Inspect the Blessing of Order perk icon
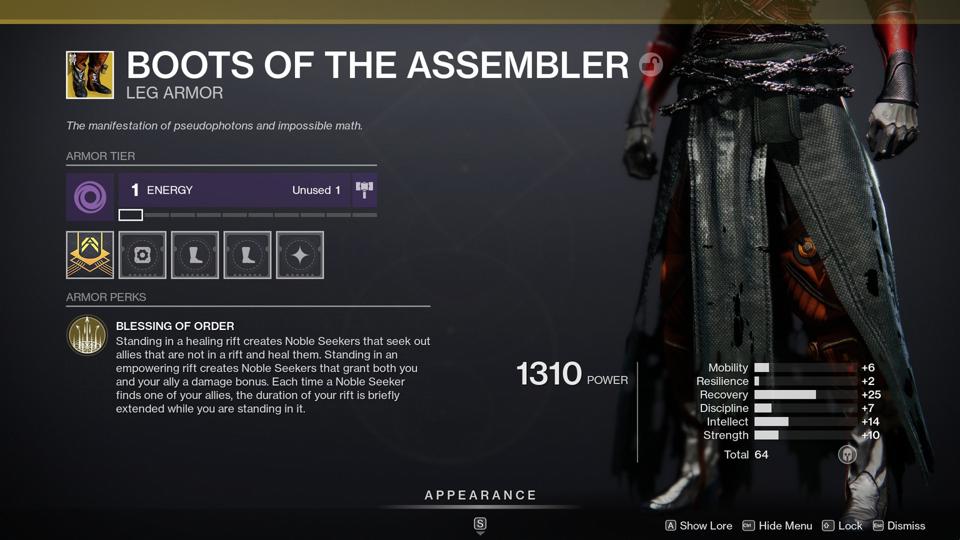 [x=87, y=335]
